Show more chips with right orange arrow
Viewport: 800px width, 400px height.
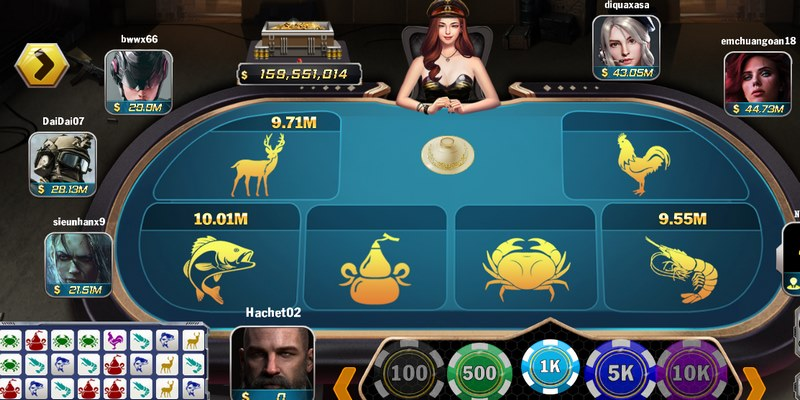(x=754, y=382)
